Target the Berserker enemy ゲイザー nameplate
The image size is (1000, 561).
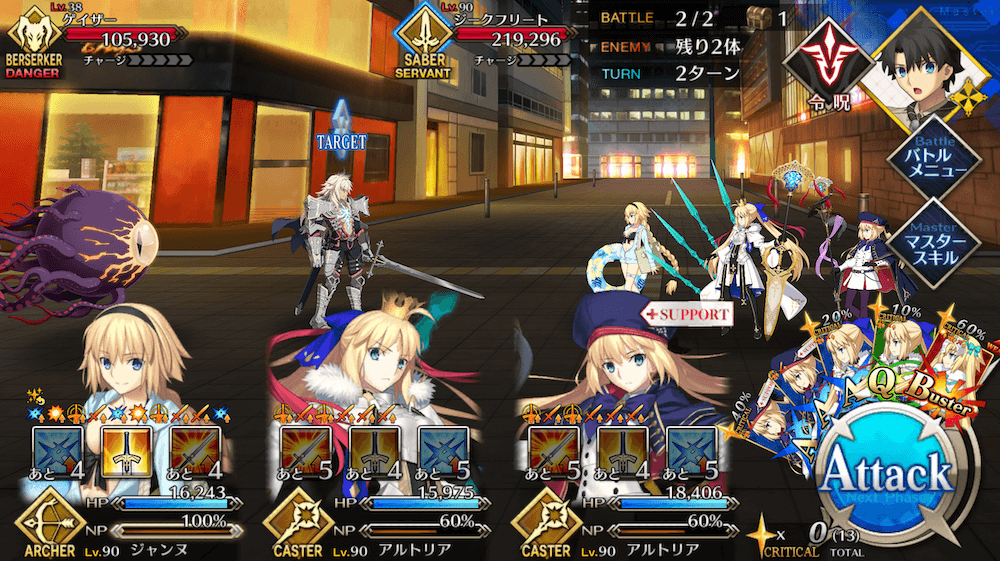[x=95, y=38]
